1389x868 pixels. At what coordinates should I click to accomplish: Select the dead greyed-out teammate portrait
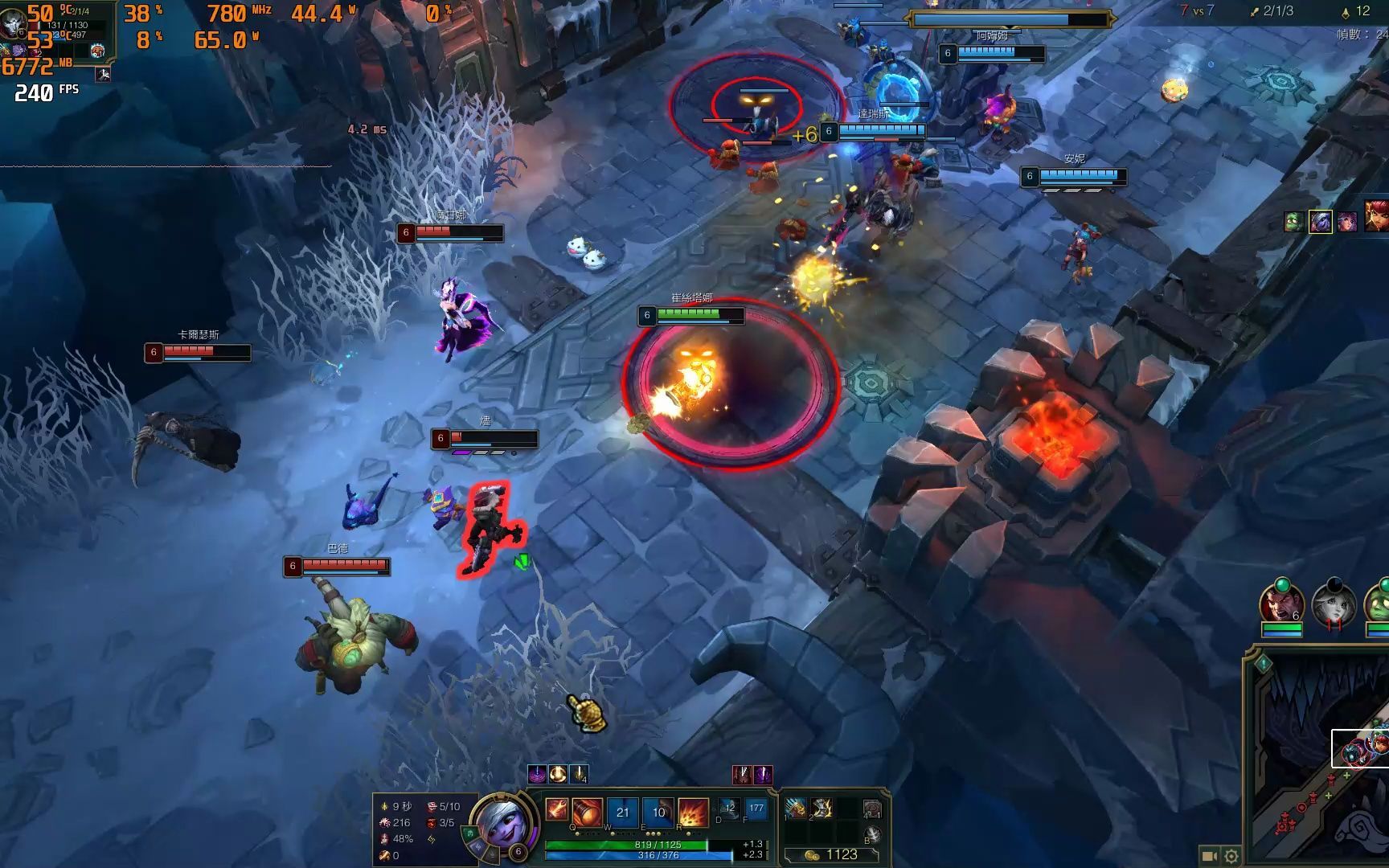[x=1334, y=603]
